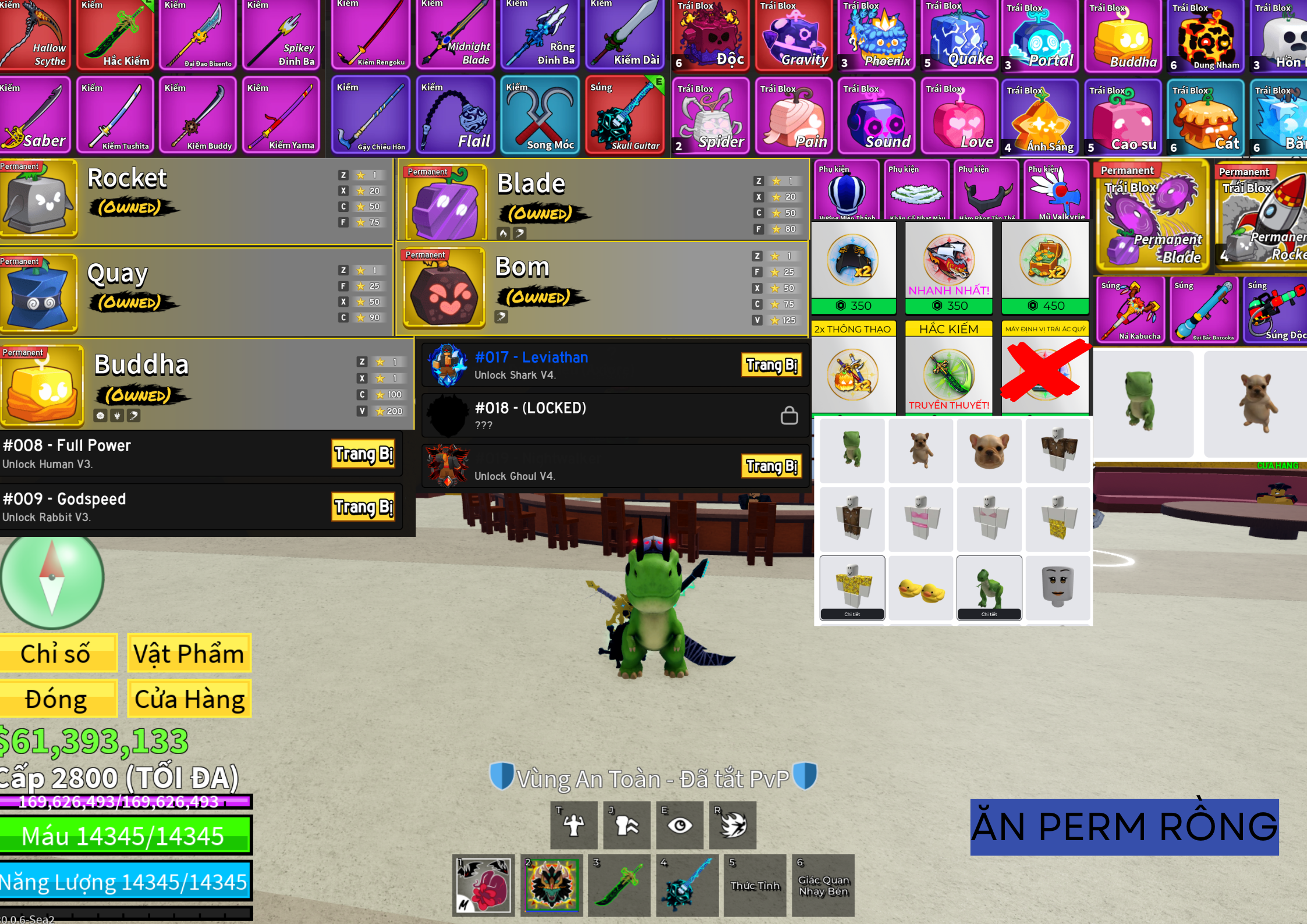
Task: Equip the #009 Godspeed title
Action: pyautogui.click(x=363, y=507)
